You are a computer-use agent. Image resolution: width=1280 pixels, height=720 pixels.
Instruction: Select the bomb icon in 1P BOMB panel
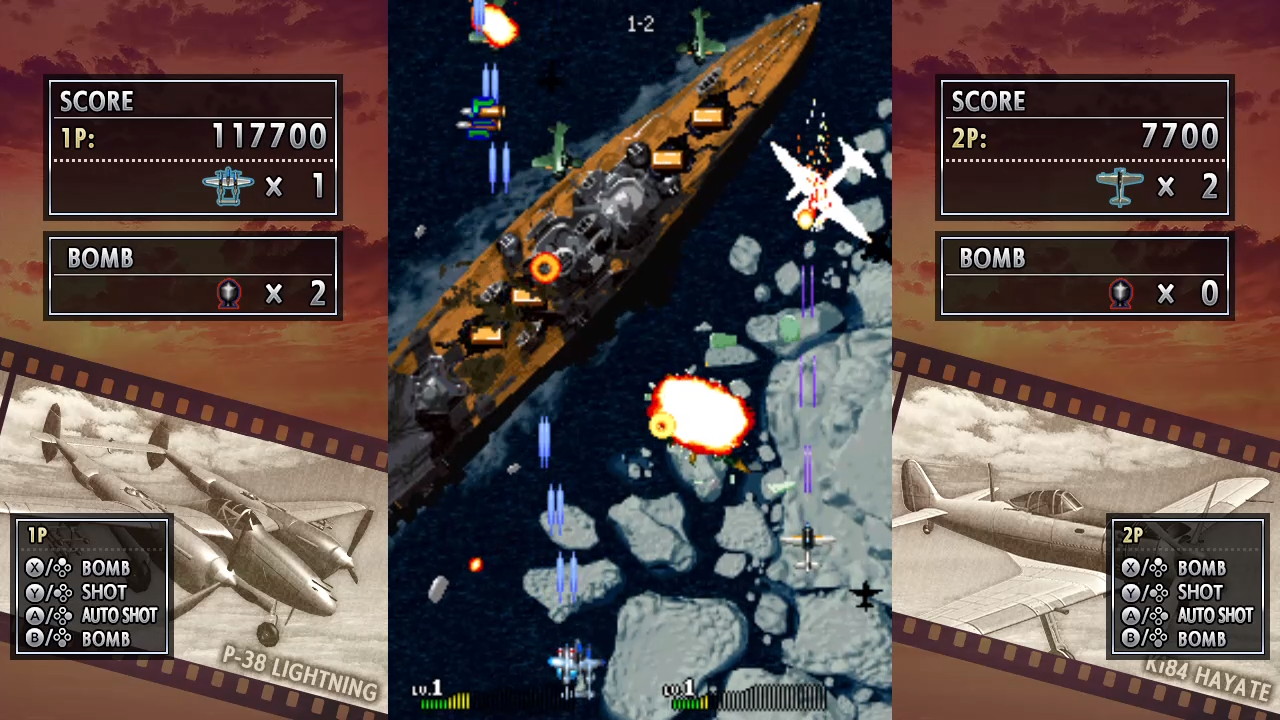[x=228, y=293]
